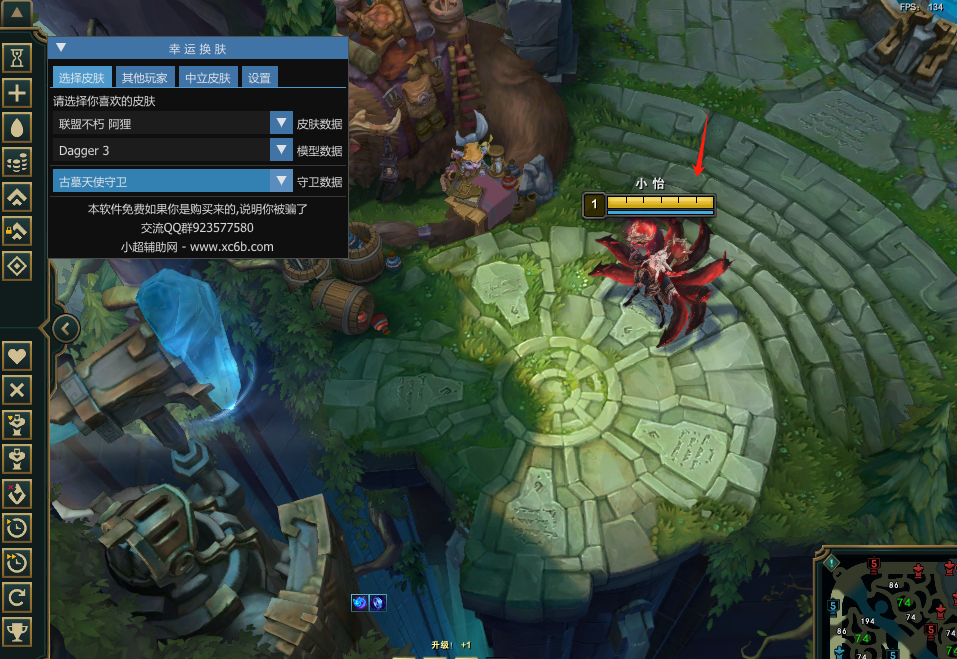Screen dimensions: 957x659
Task: Switch to the 选择皮肤 tab
Action: (x=80, y=77)
